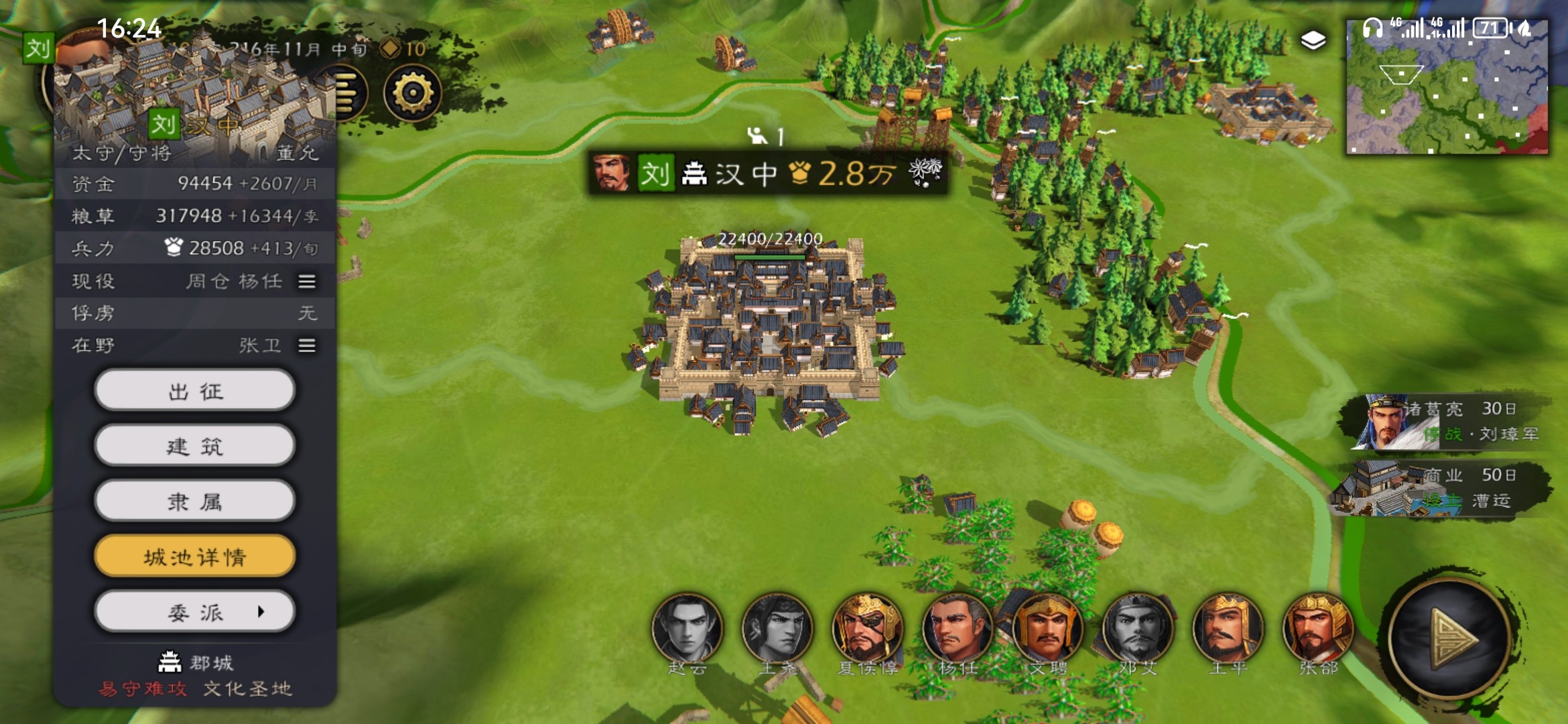Pick the 文聘 officer portrait

point(1047,629)
